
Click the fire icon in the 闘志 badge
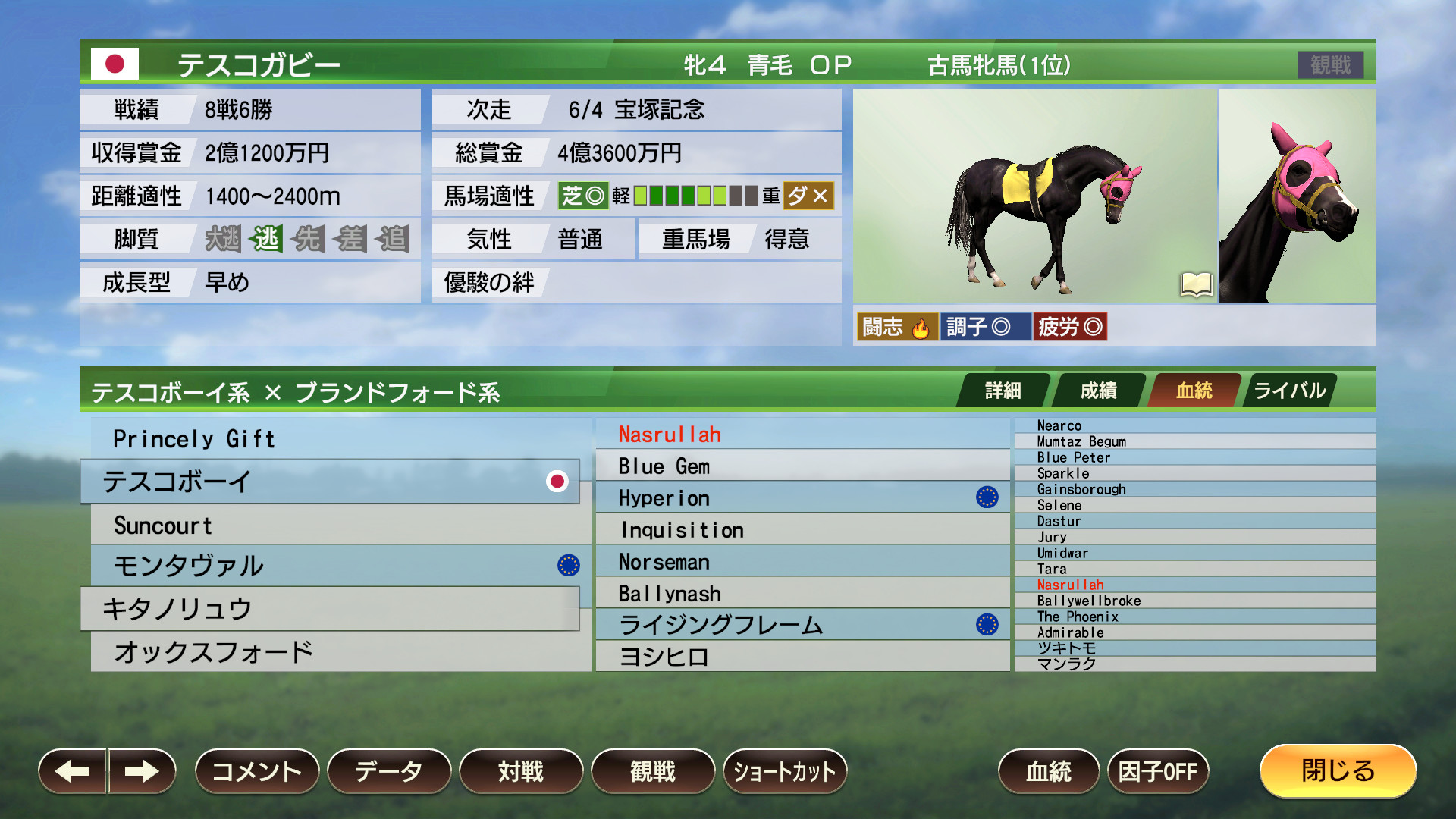(920, 327)
